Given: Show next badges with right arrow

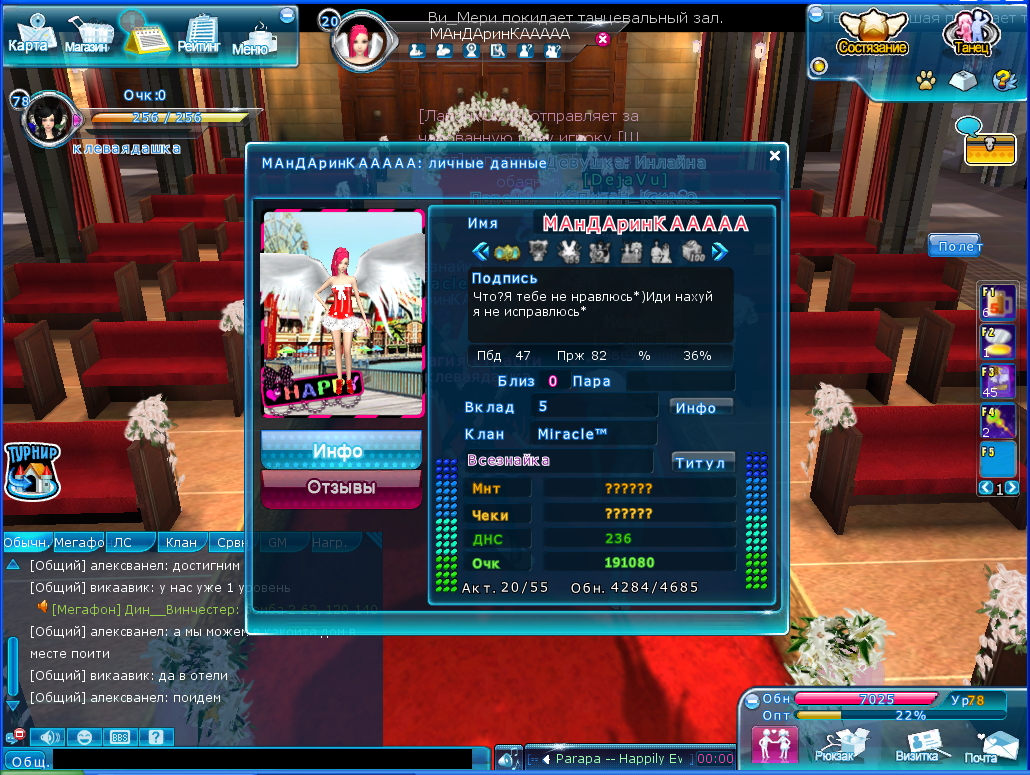Looking at the screenshot, I should point(719,251).
